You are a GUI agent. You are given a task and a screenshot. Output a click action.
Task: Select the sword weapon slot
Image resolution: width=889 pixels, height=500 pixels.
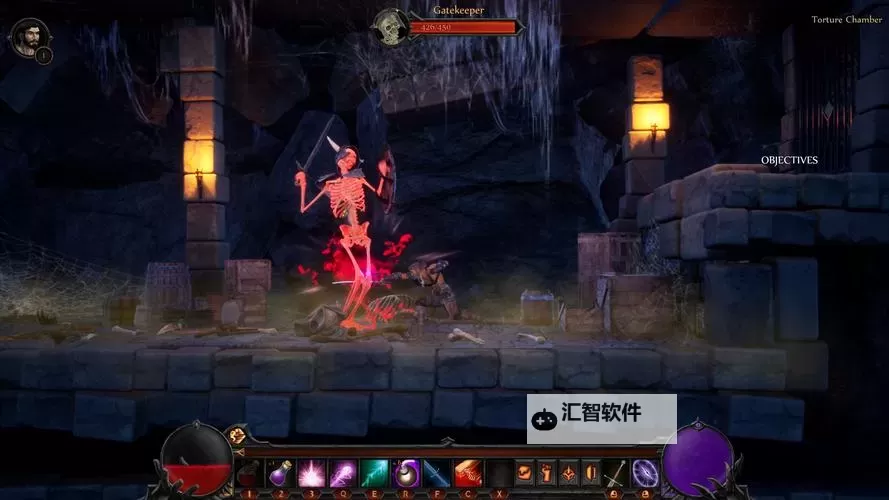617,473
